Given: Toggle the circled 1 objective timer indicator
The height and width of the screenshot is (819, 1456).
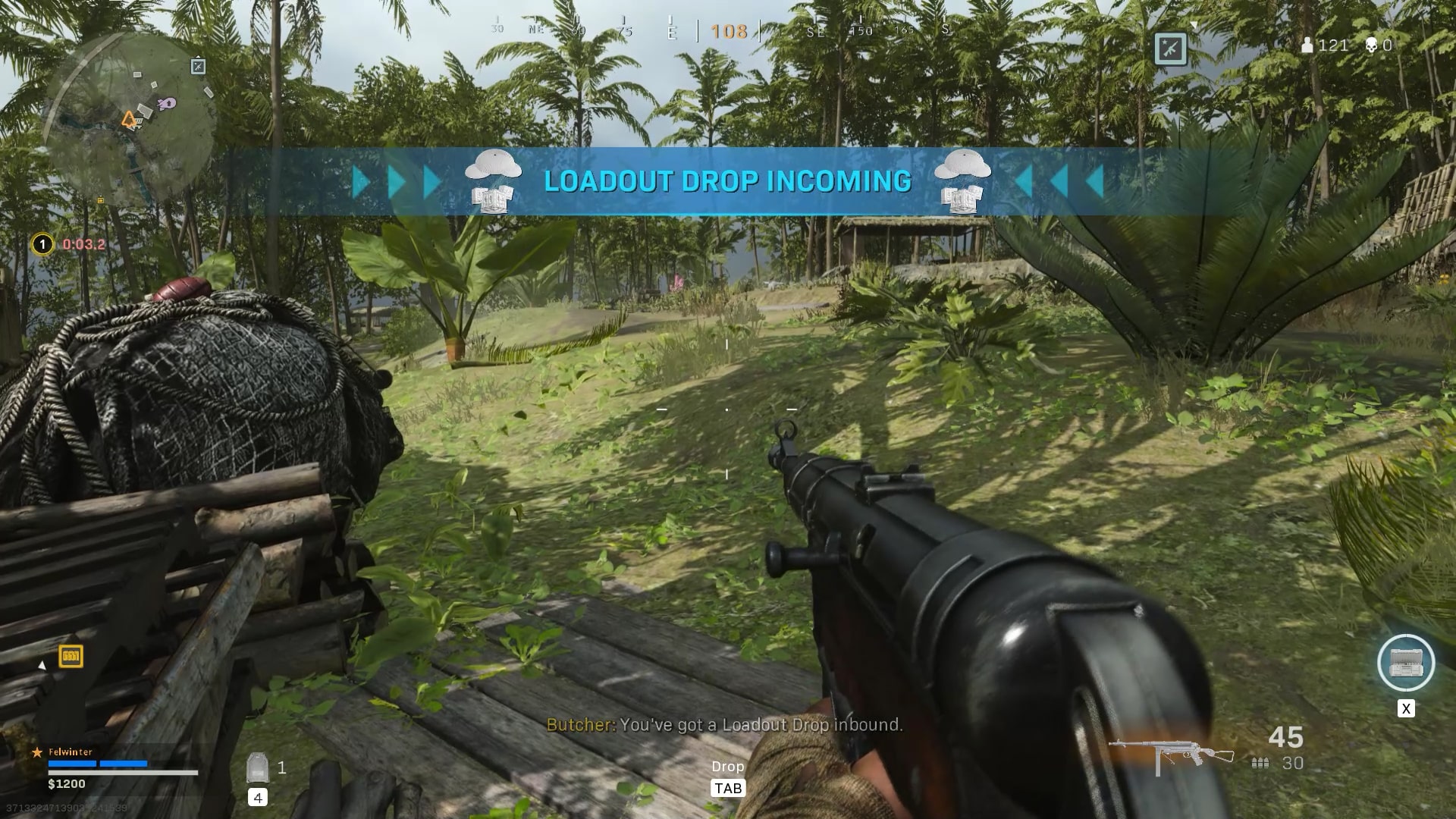Looking at the screenshot, I should [x=42, y=245].
